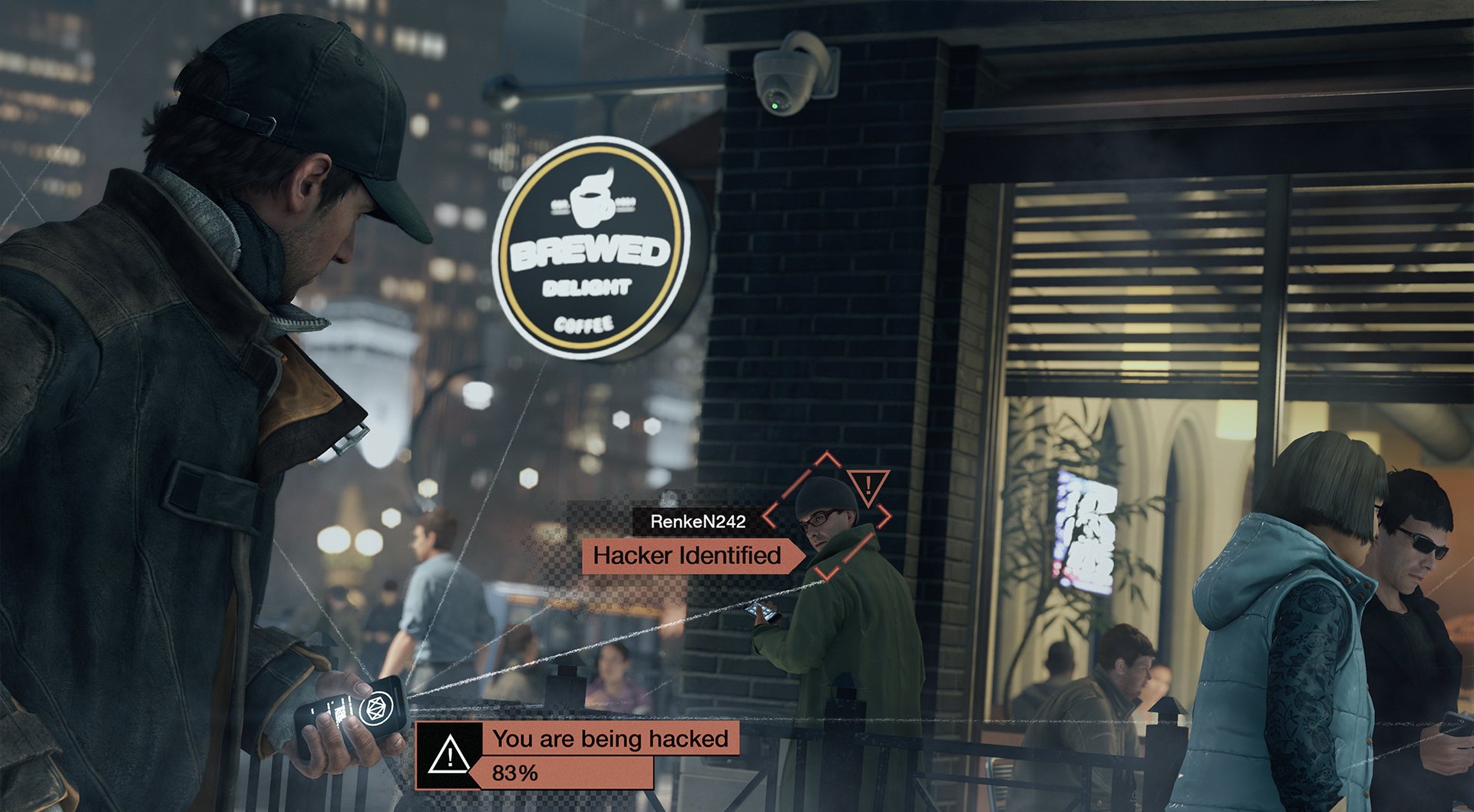This screenshot has width=1474, height=812.
Task: Disable the hacking intrusion alert overlay
Action: 610,738
